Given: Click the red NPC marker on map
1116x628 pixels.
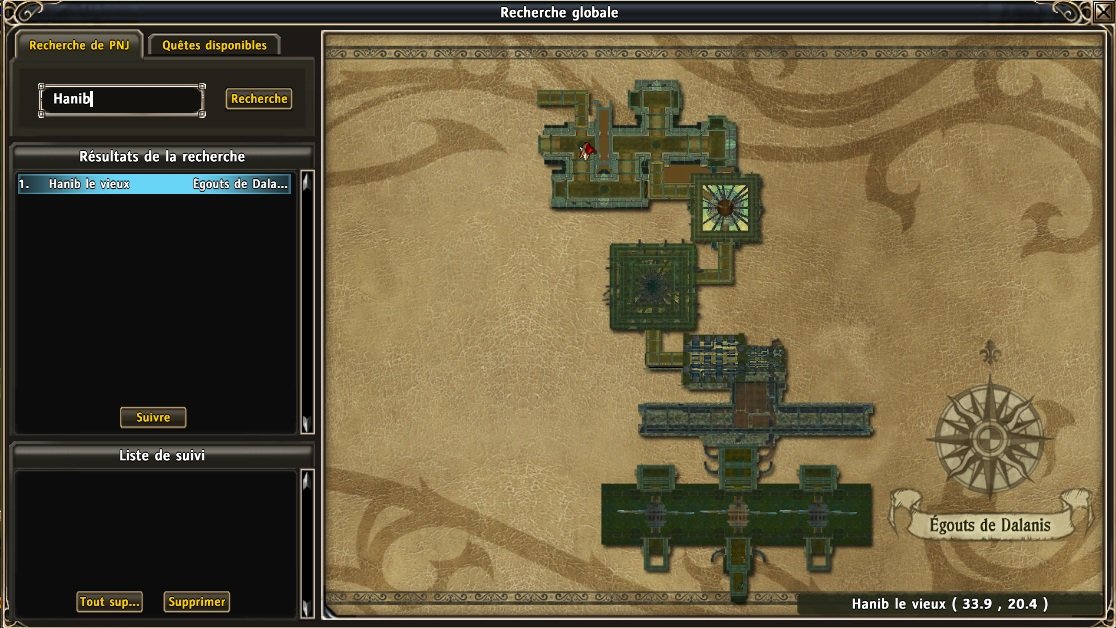Looking at the screenshot, I should [588, 150].
